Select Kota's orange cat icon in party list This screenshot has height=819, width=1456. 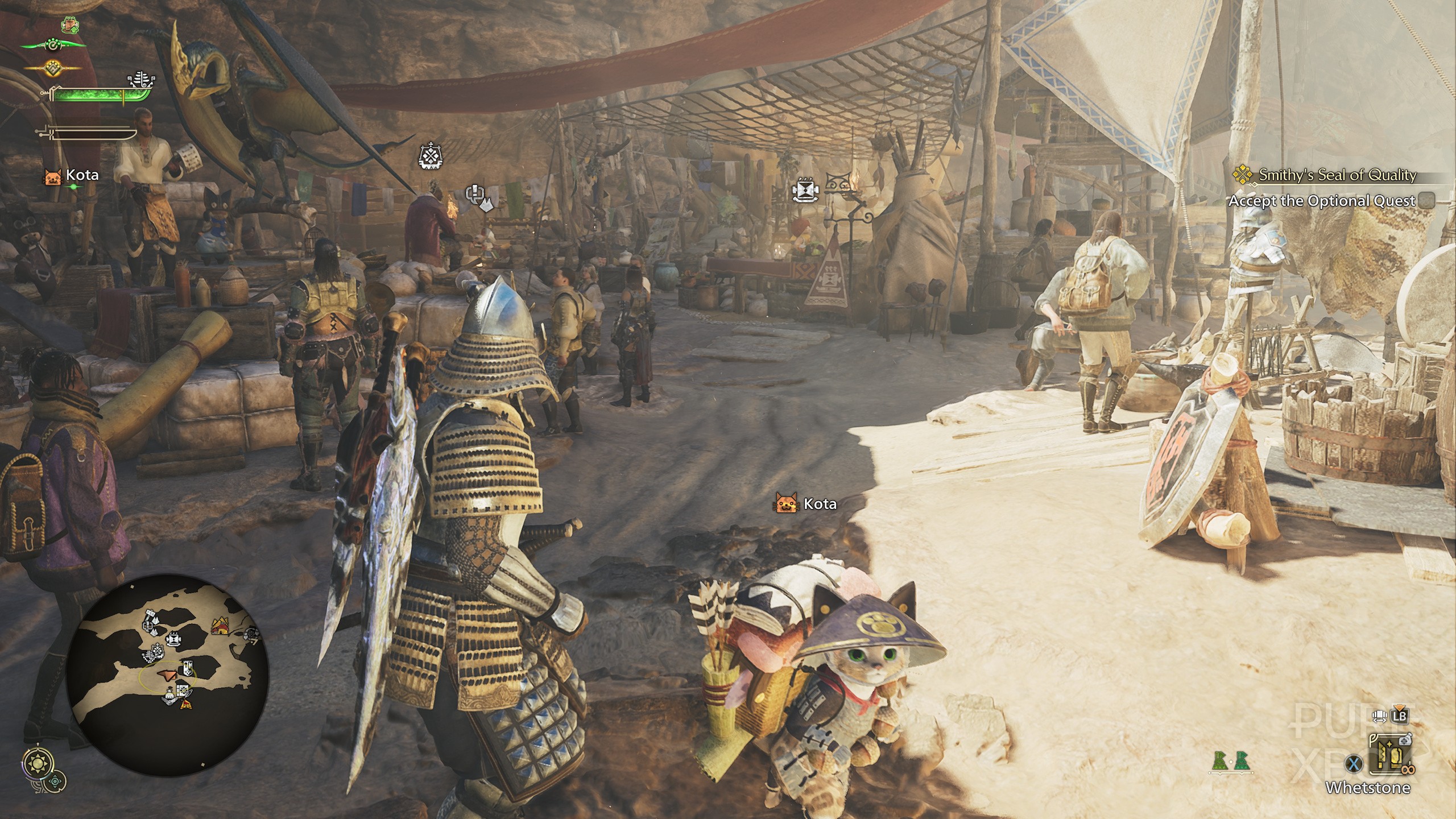tap(52, 176)
